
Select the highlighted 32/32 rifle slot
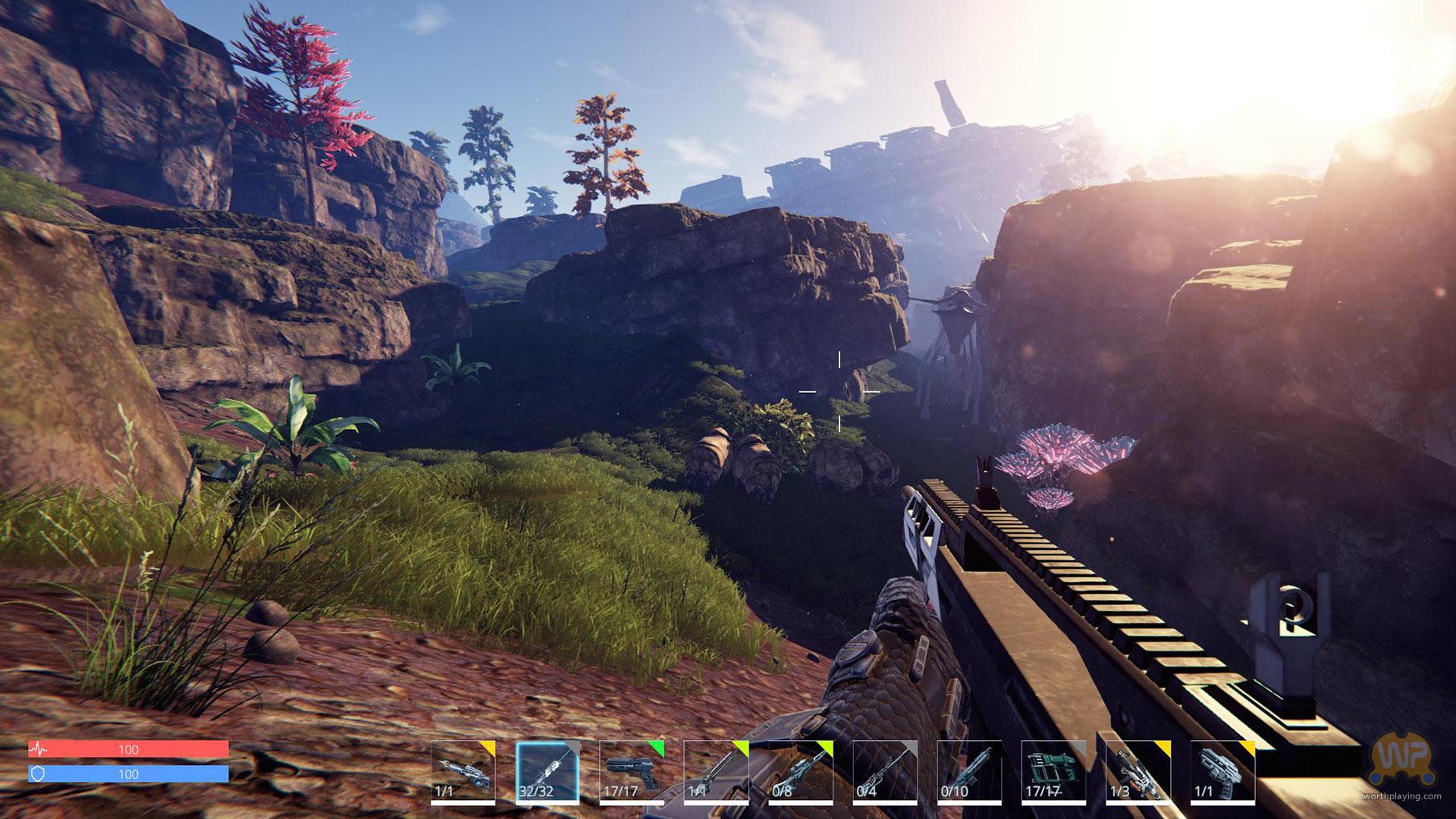click(548, 771)
